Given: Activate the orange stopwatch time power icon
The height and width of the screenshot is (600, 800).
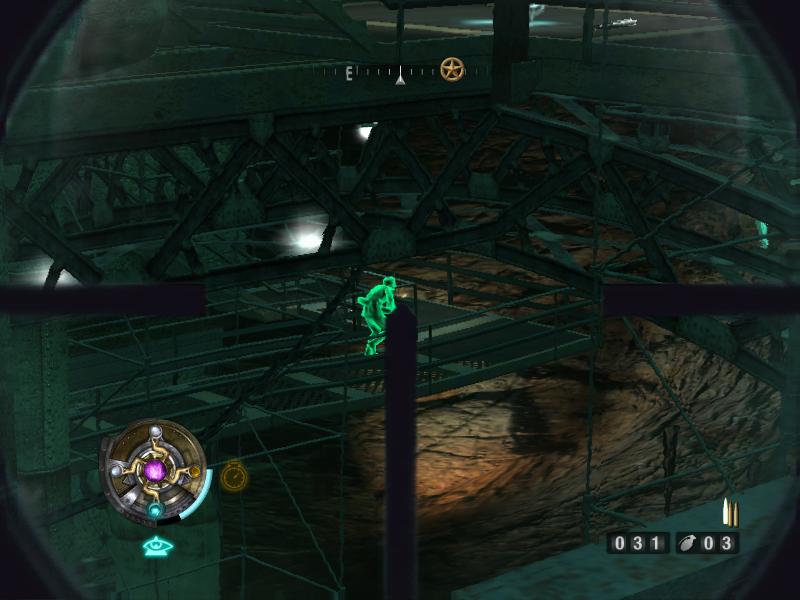Looking at the screenshot, I should pos(234,476).
